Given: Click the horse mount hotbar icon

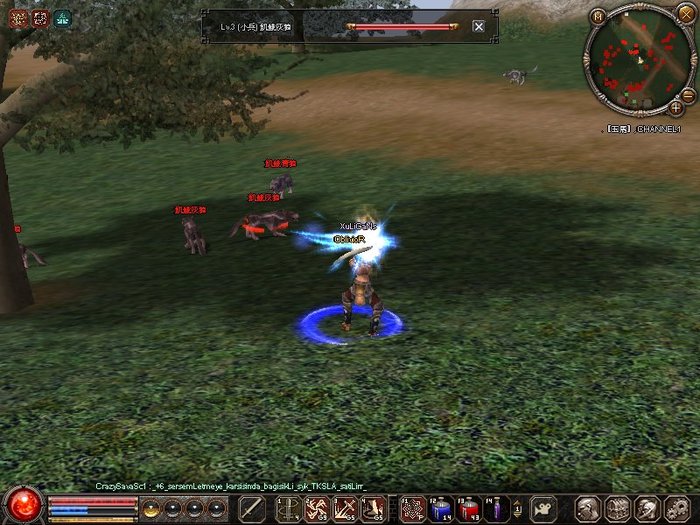Looking at the screenshot, I should (543, 508).
